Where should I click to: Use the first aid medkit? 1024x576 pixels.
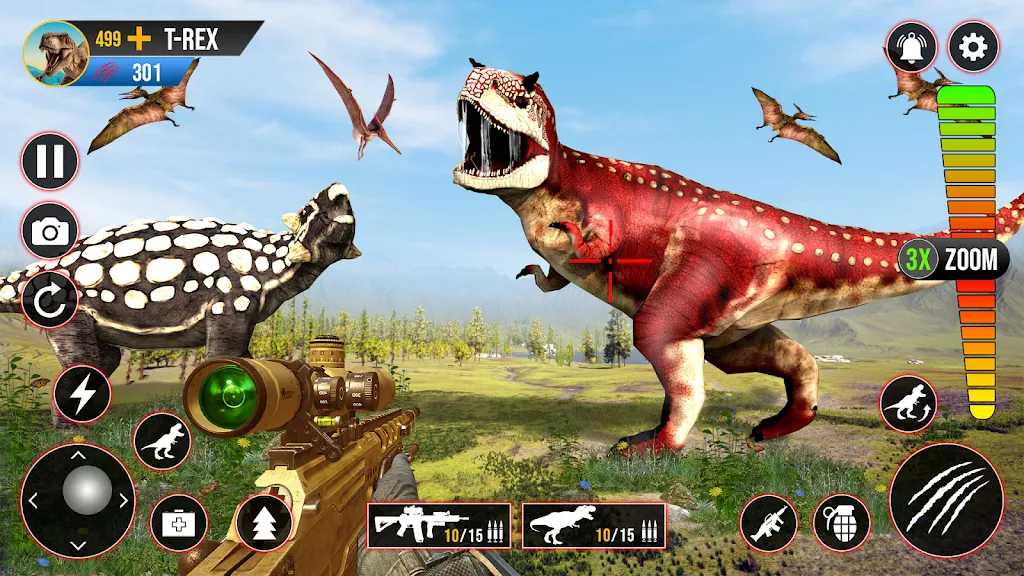tap(179, 522)
